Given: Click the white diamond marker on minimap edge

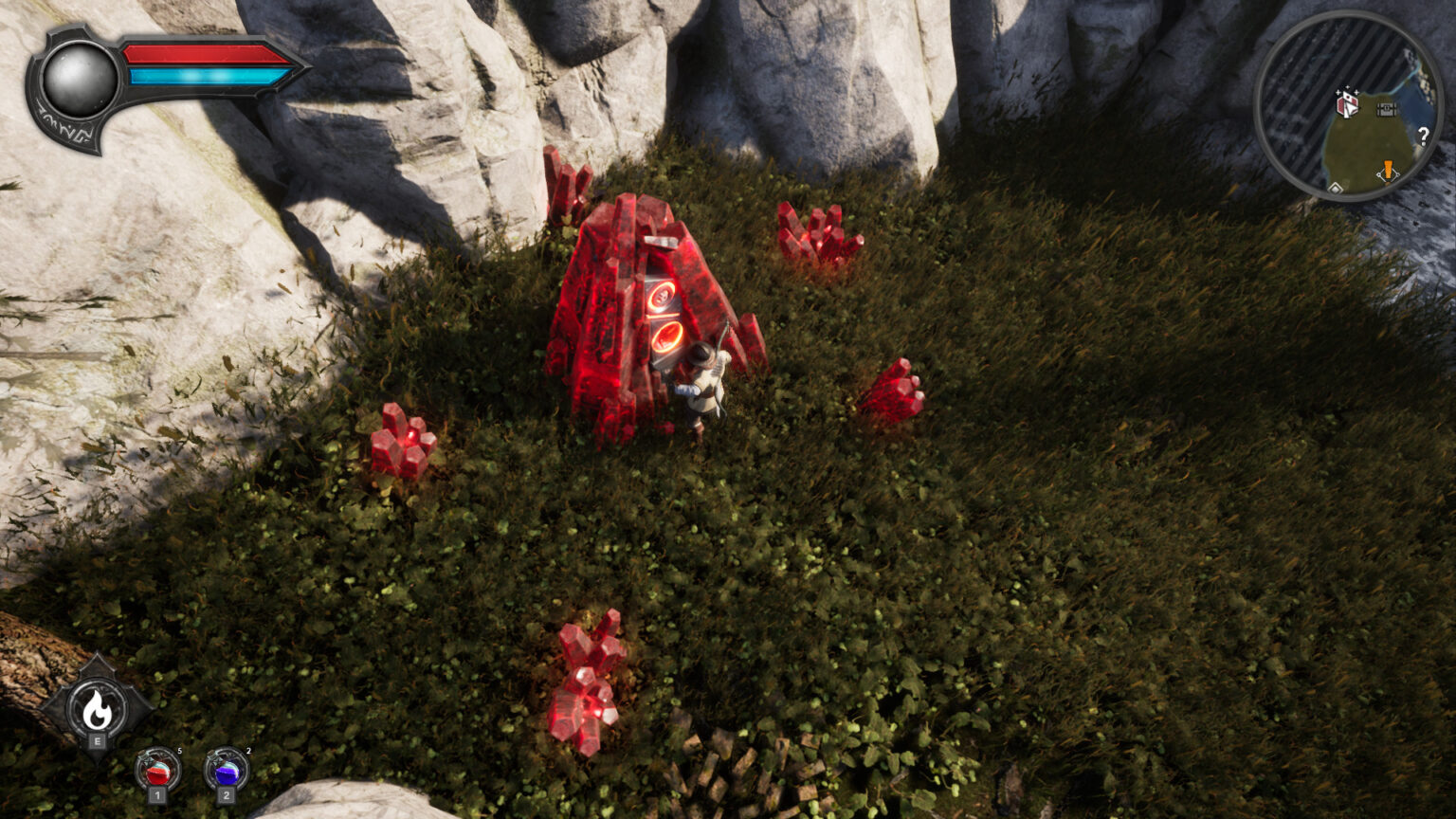Looking at the screenshot, I should pyautogui.click(x=1335, y=188).
